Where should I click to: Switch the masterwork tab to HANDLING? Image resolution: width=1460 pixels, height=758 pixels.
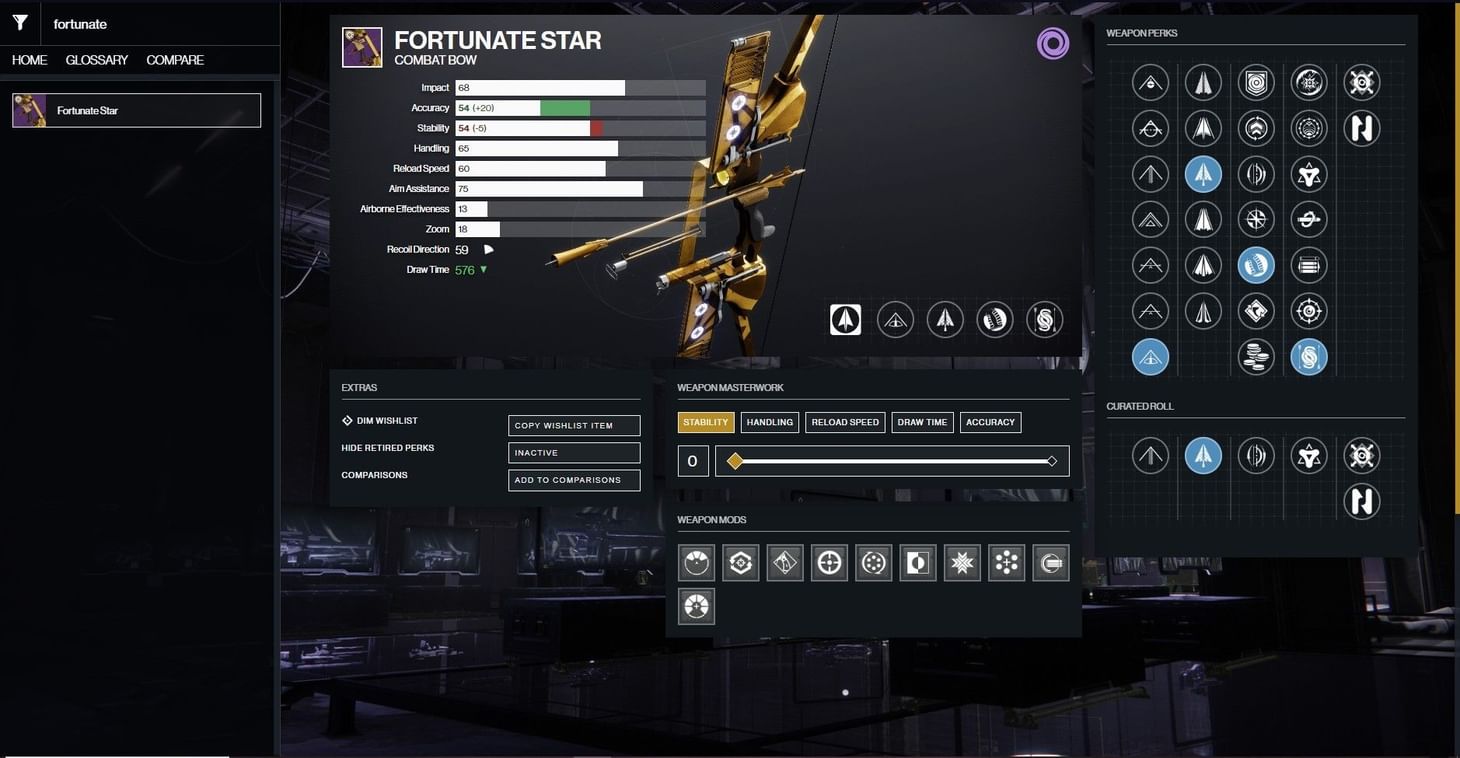point(769,421)
